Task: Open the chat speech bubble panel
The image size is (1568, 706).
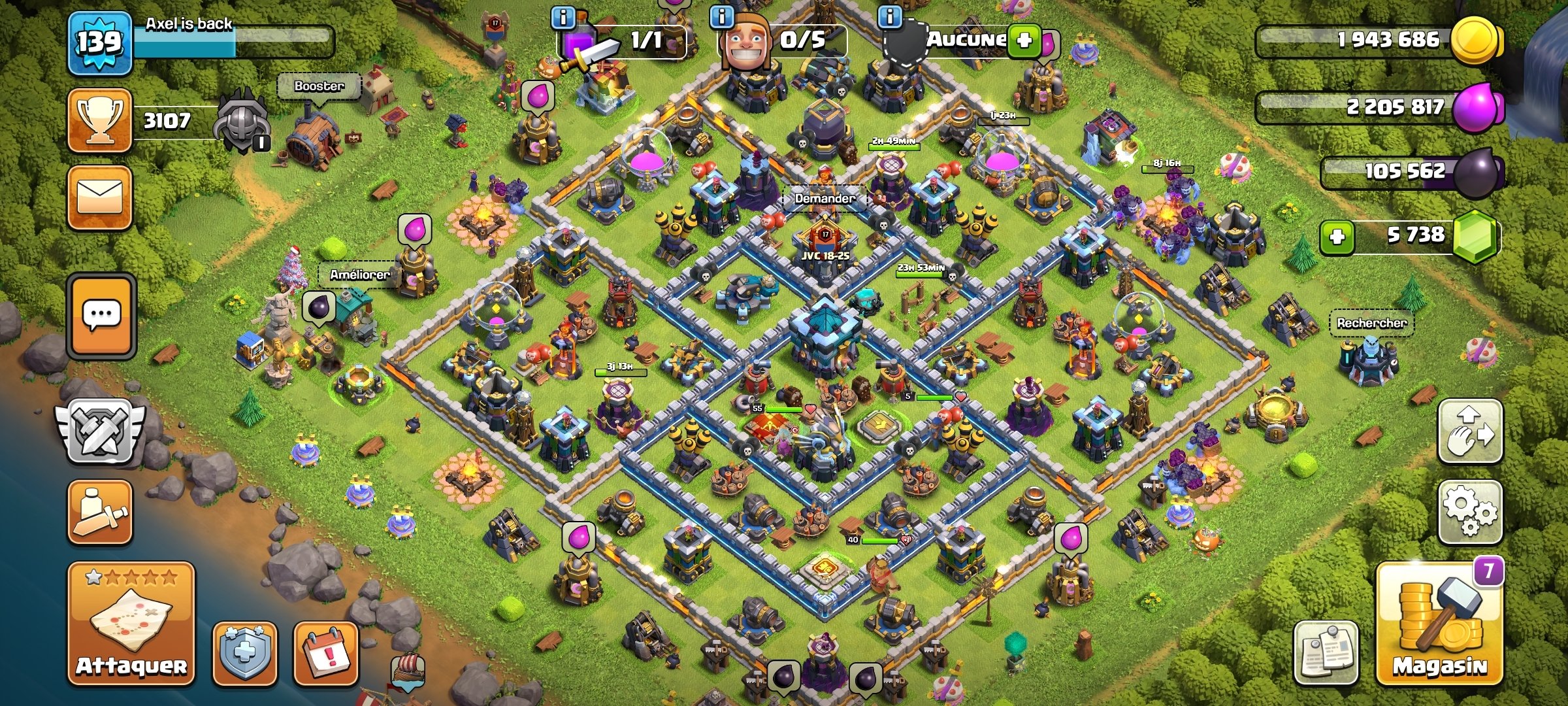Action: pos(101,316)
